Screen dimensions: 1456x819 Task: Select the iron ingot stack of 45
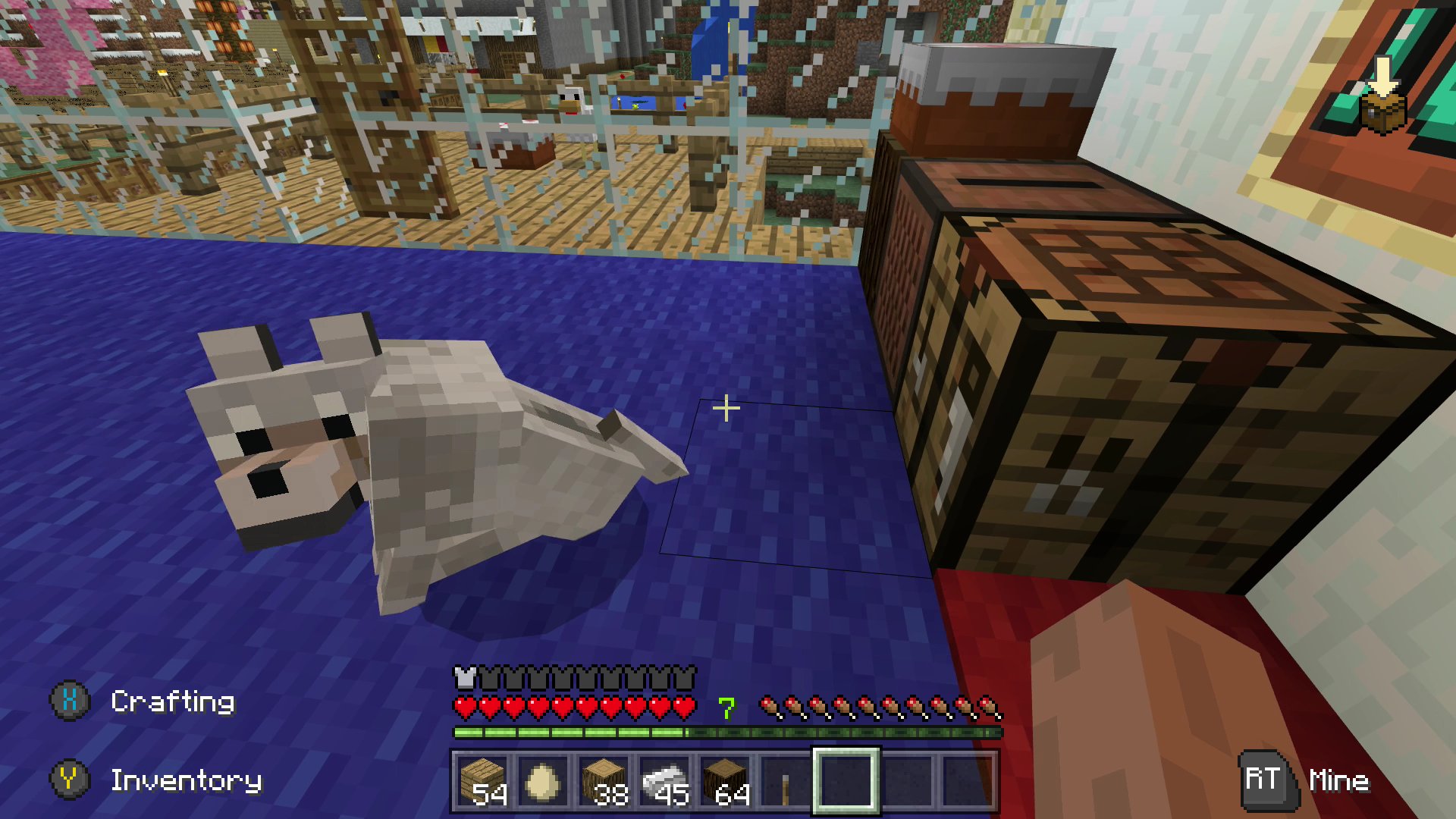(664, 781)
